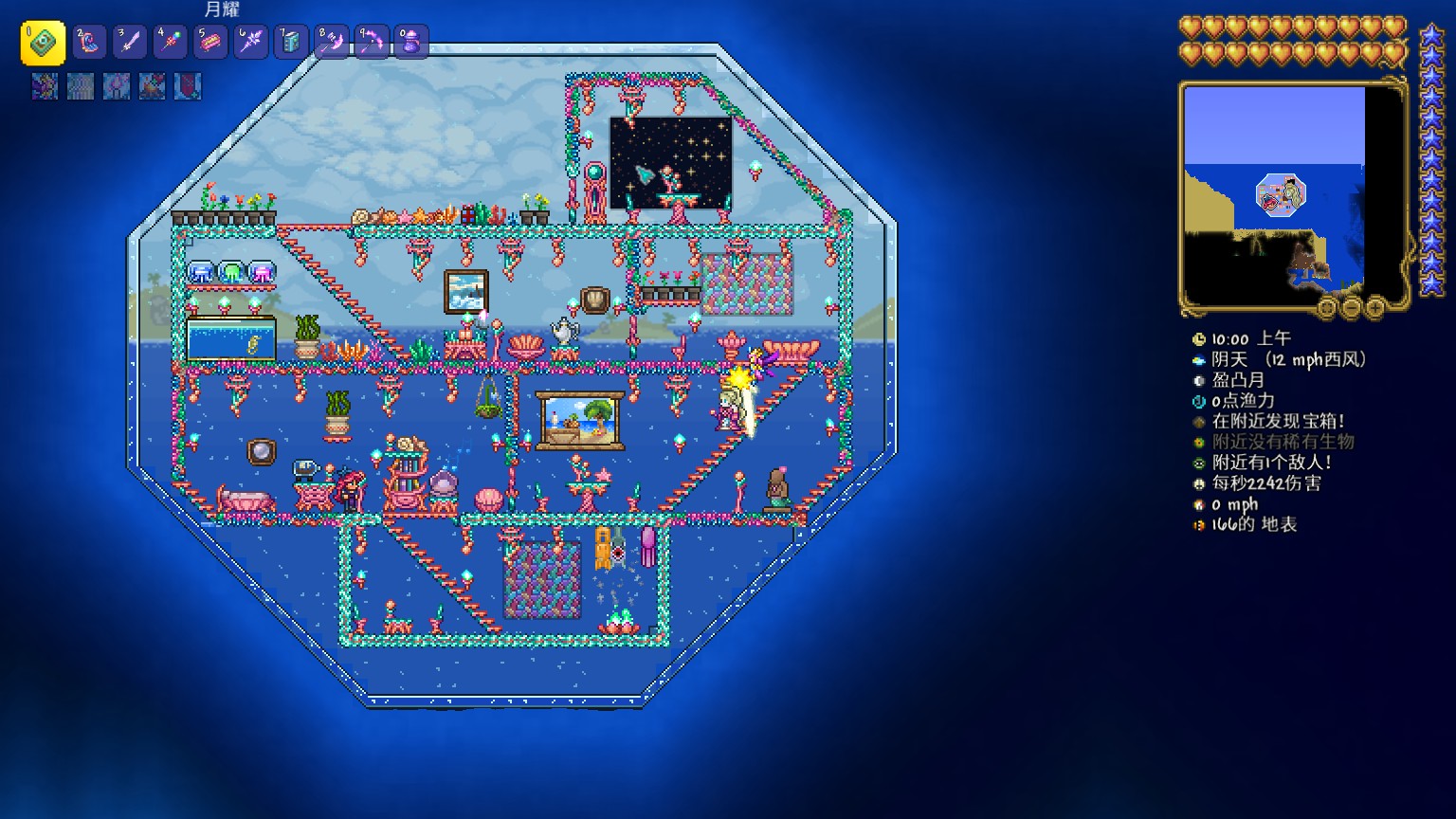Select the pink pickaxe in slot 9
Image resolution: width=1456 pixels, height=819 pixels.
pos(372,42)
